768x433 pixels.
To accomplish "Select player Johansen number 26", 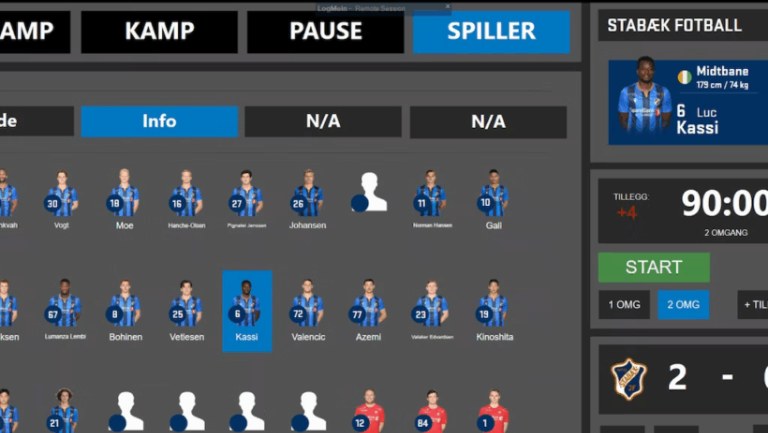I will (x=307, y=198).
